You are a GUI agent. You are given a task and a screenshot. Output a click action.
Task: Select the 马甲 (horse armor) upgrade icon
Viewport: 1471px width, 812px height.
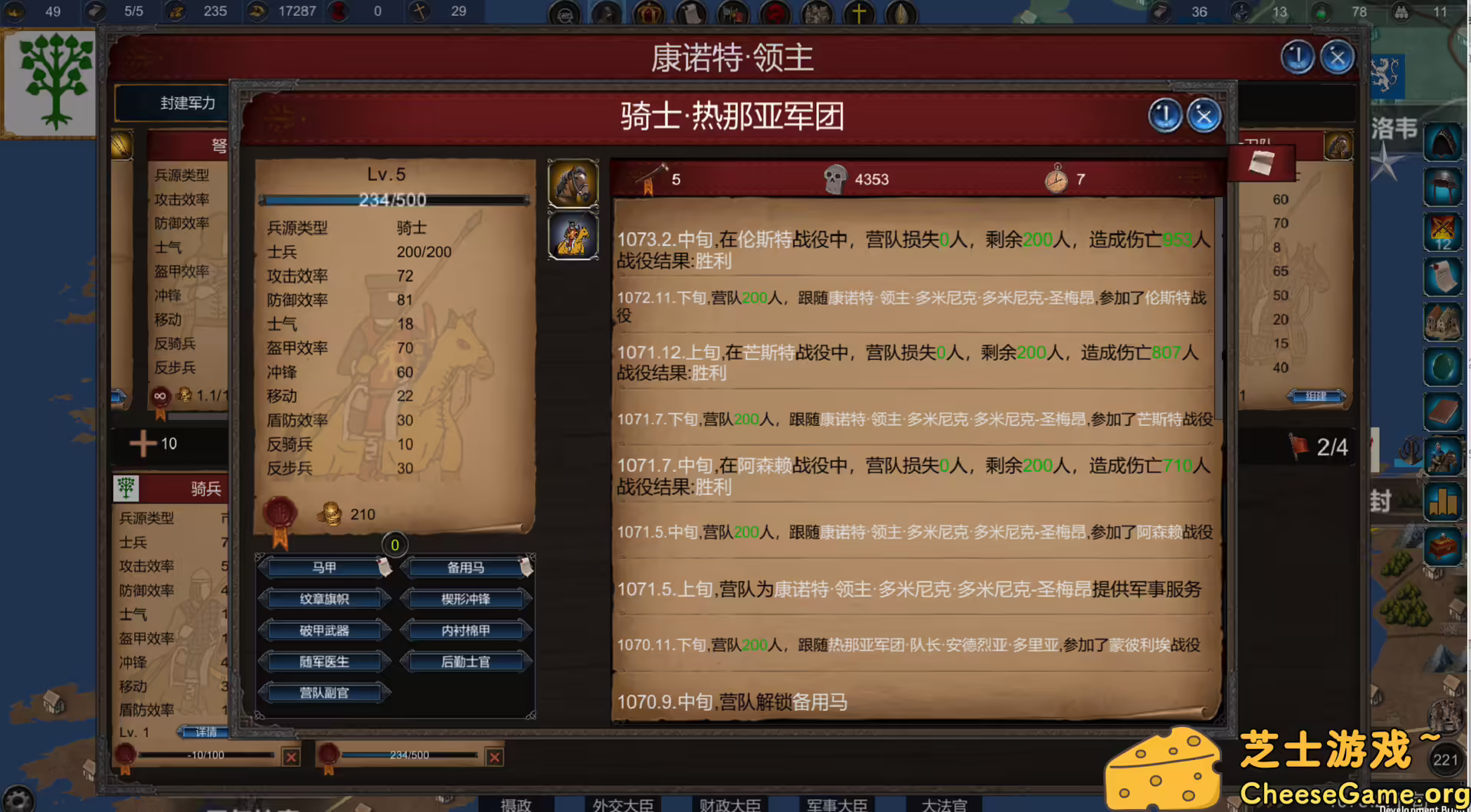coord(324,568)
